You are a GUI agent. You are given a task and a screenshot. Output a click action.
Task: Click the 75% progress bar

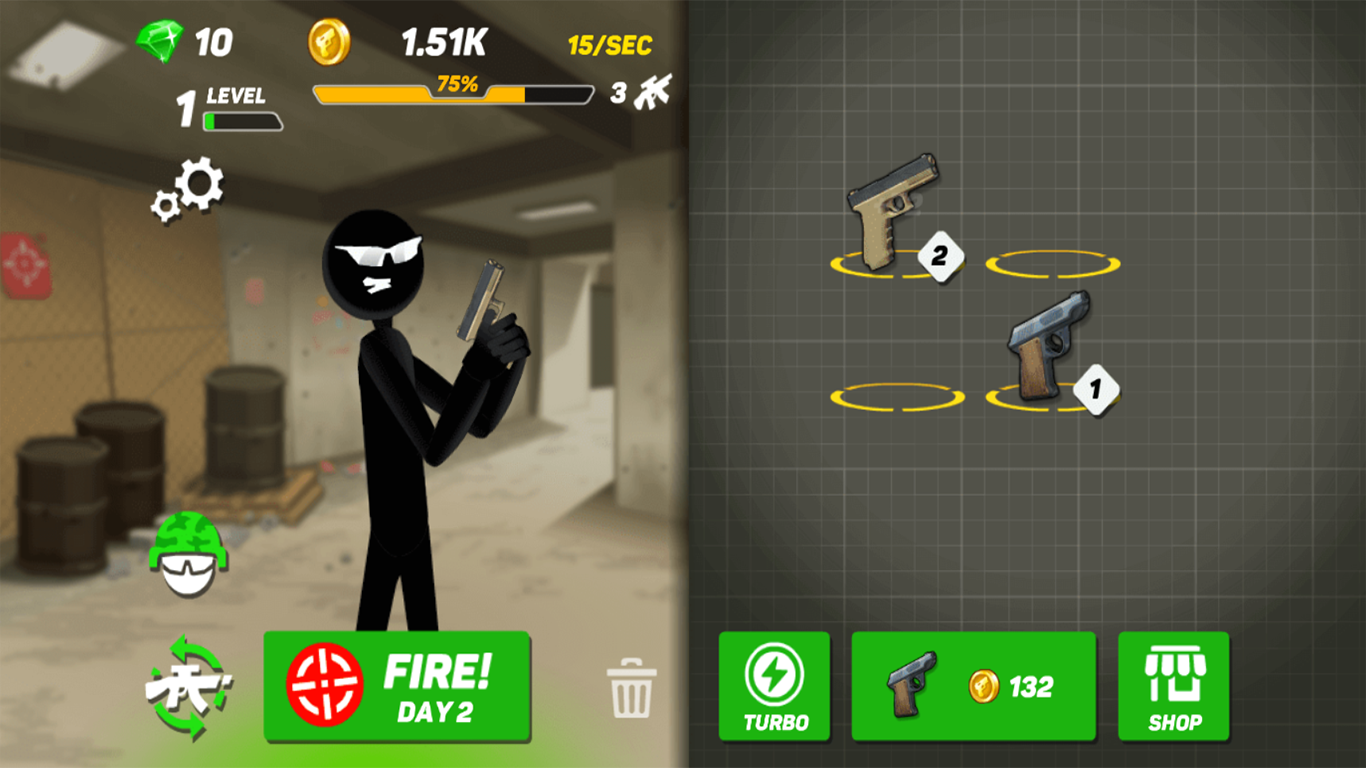tap(453, 91)
